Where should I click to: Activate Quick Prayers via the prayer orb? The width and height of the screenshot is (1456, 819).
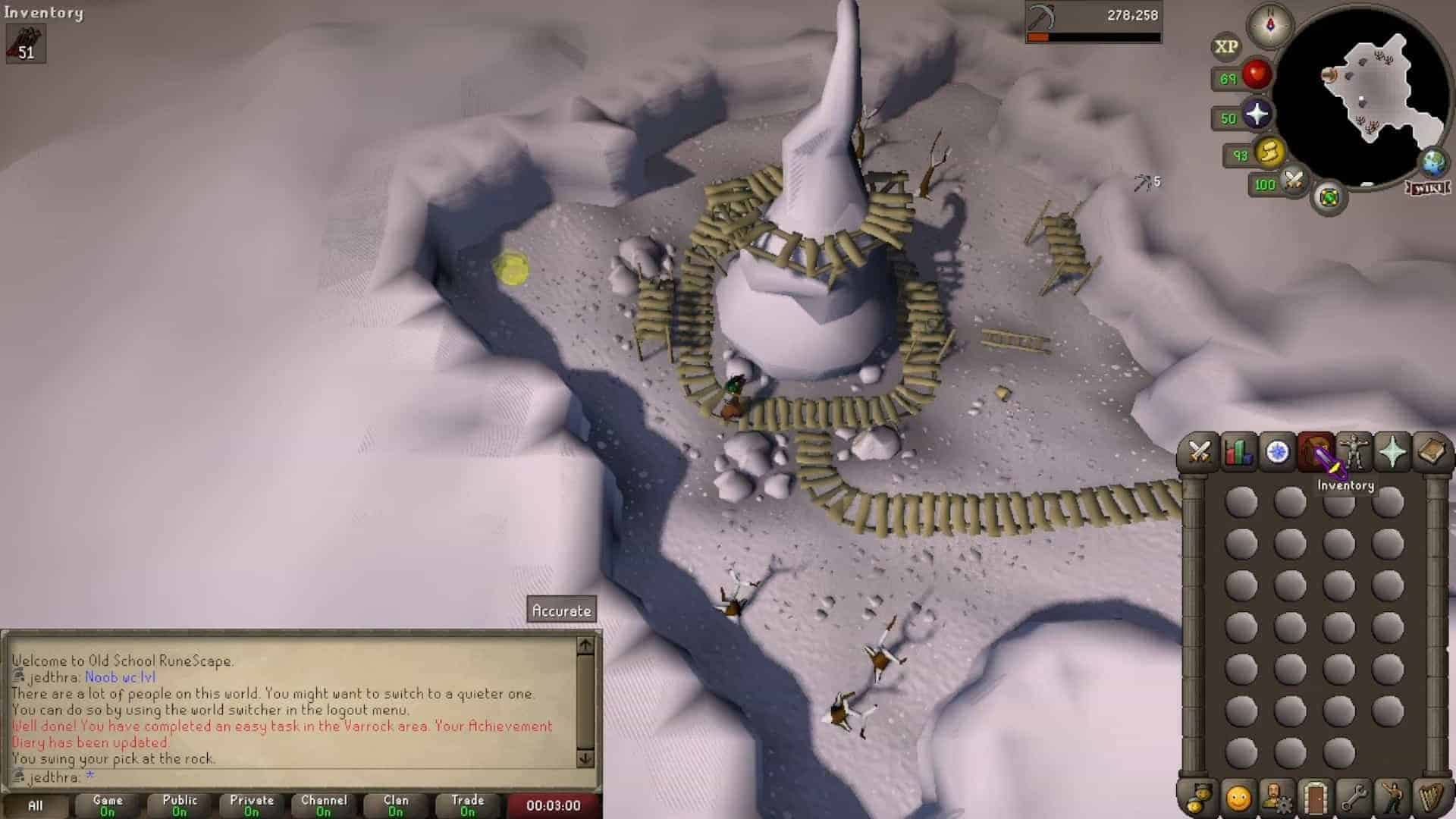(x=1257, y=115)
